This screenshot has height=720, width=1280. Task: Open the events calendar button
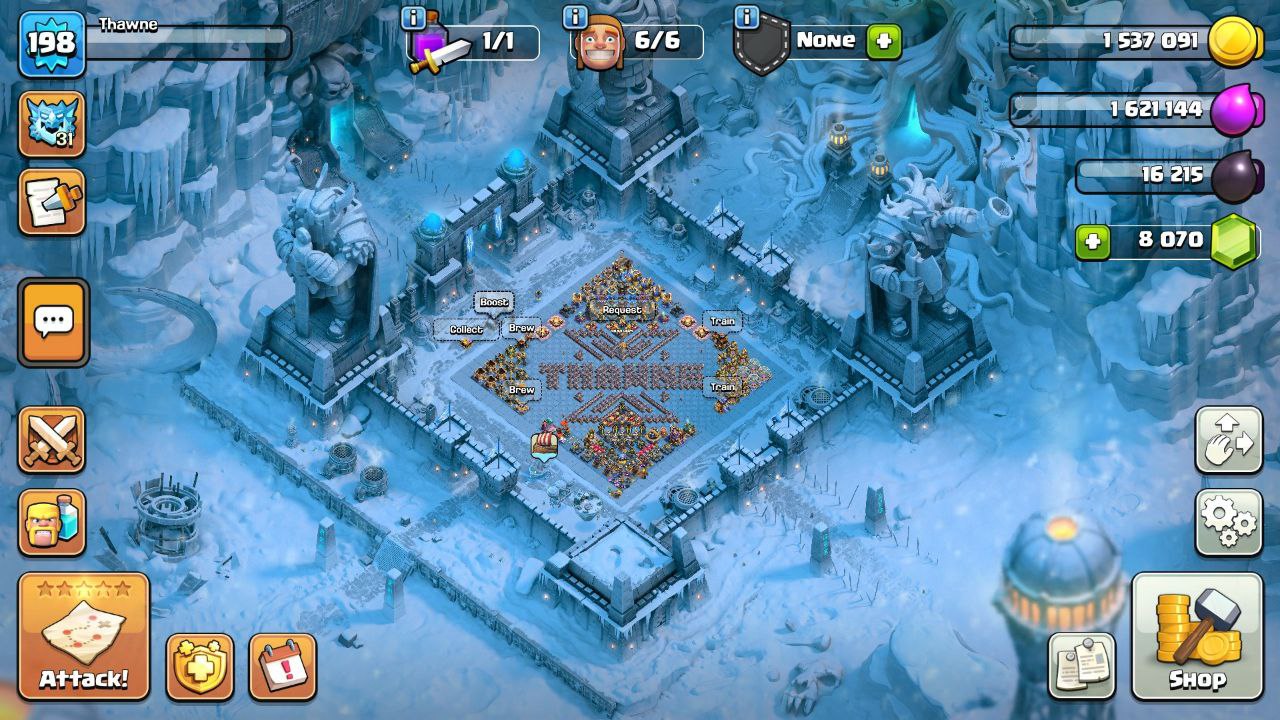(283, 666)
